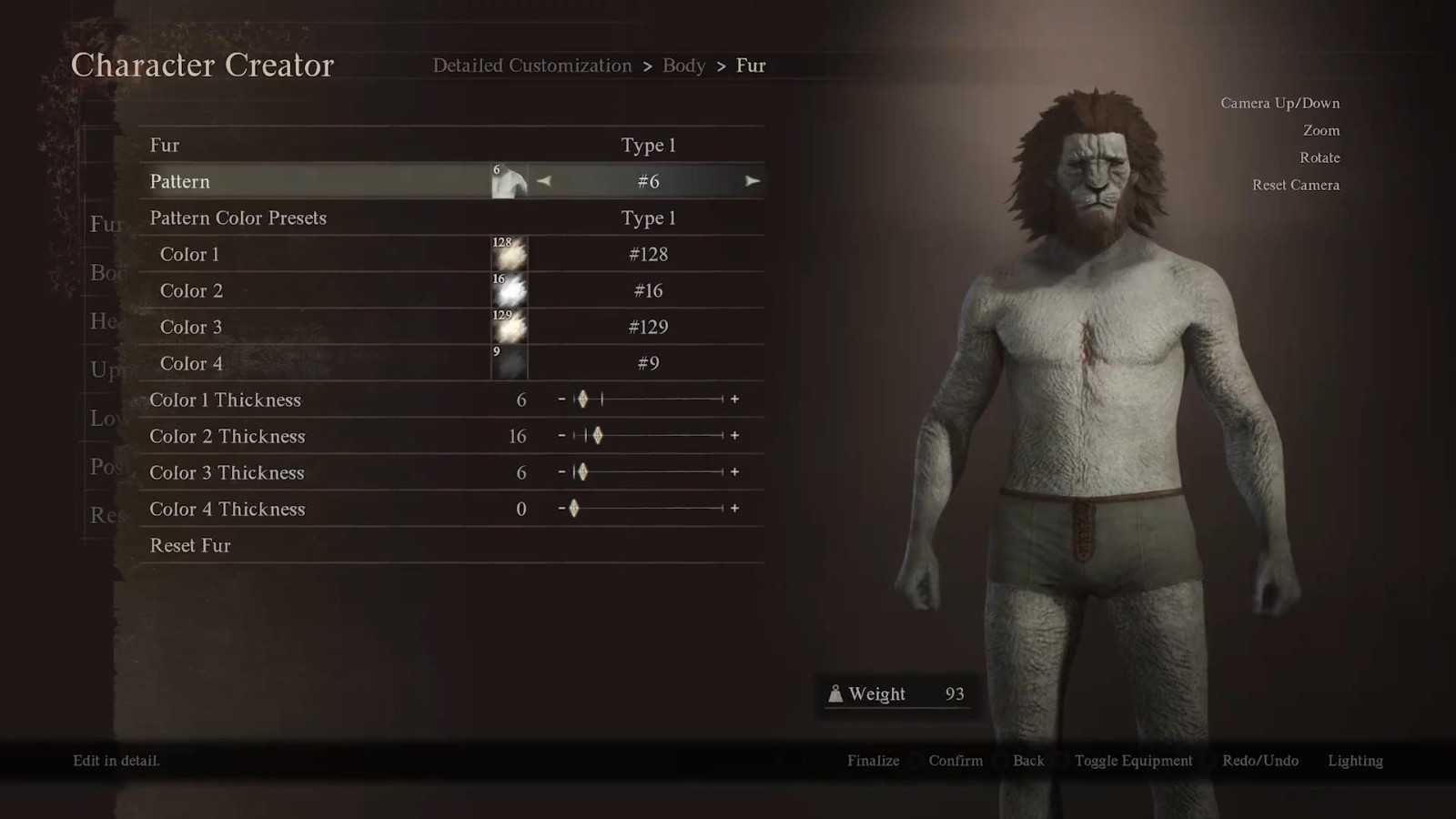Select Reset Fur option
Screen dimensions: 1456x819
click(190, 546)
